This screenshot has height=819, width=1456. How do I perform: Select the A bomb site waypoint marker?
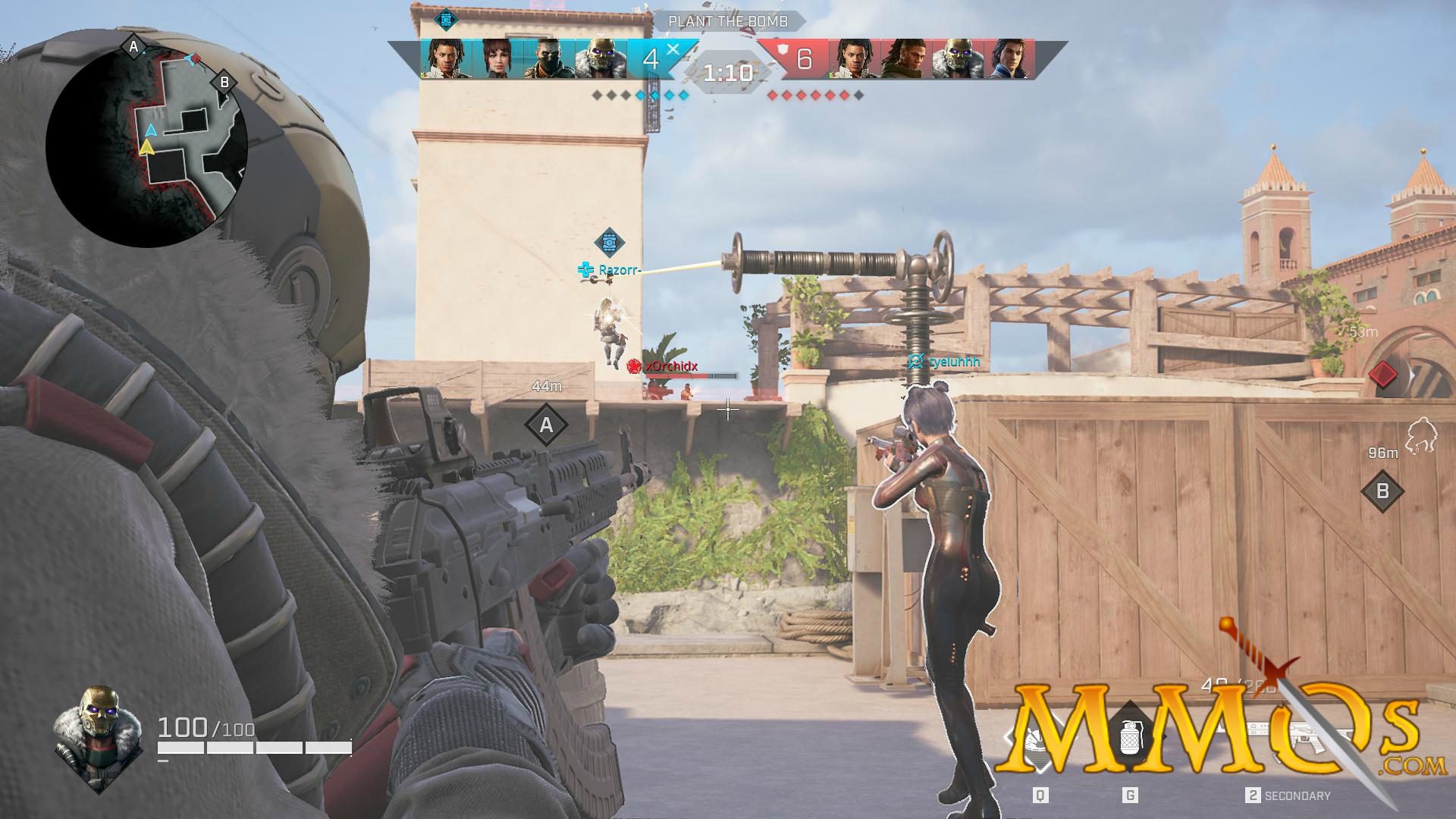546,426
